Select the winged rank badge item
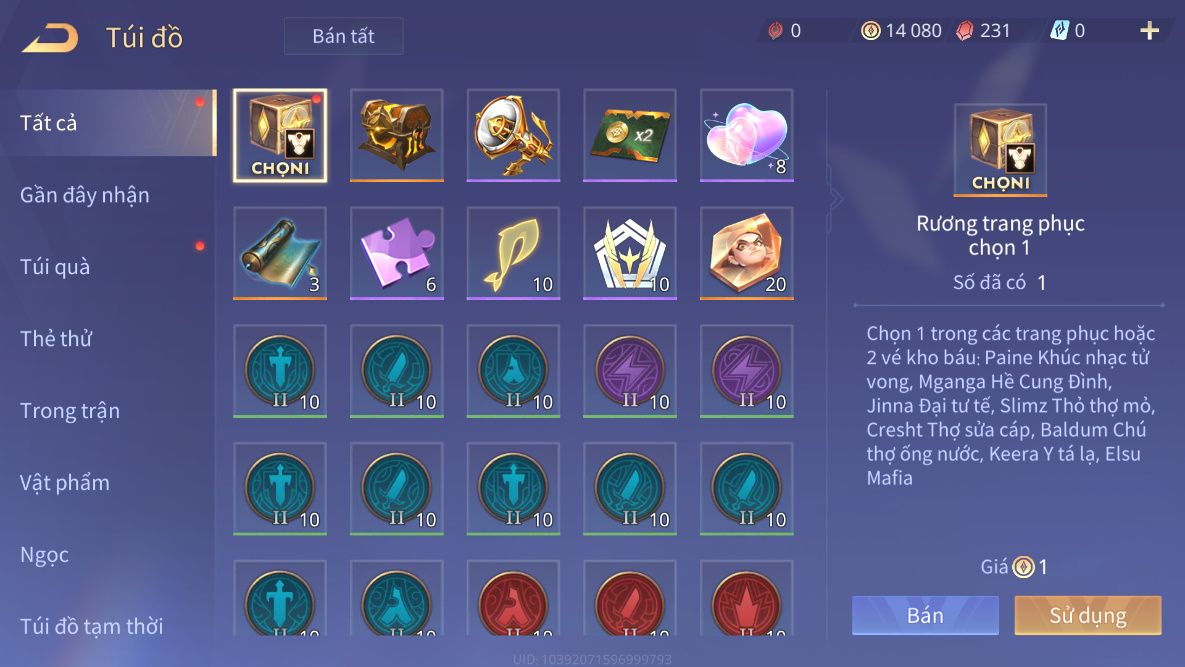Screen dimensions: 1185x667 point(629,253)
